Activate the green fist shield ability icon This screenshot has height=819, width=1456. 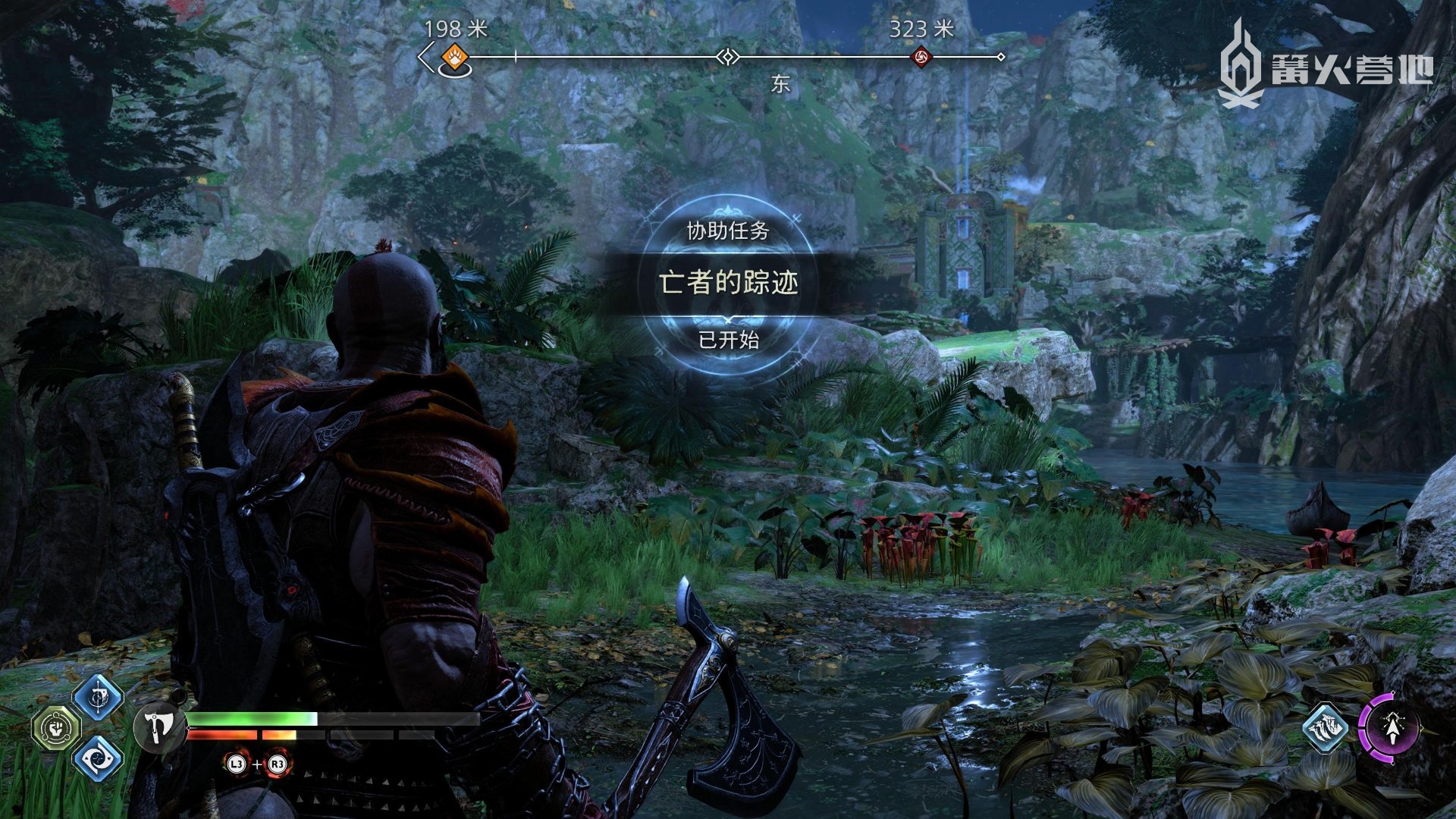point(55,728)
